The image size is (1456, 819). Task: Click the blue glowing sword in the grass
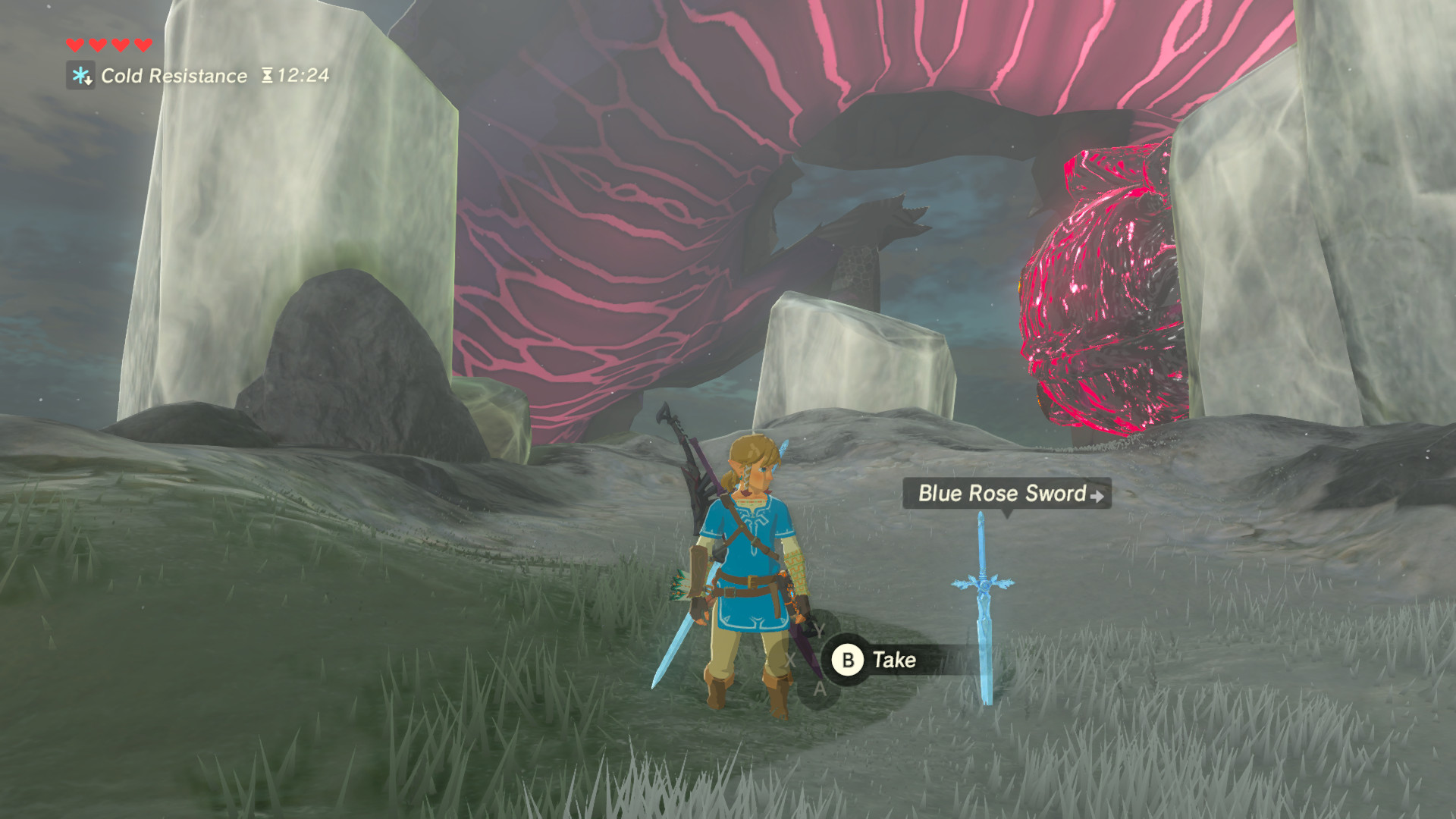(x=983, y=614)
